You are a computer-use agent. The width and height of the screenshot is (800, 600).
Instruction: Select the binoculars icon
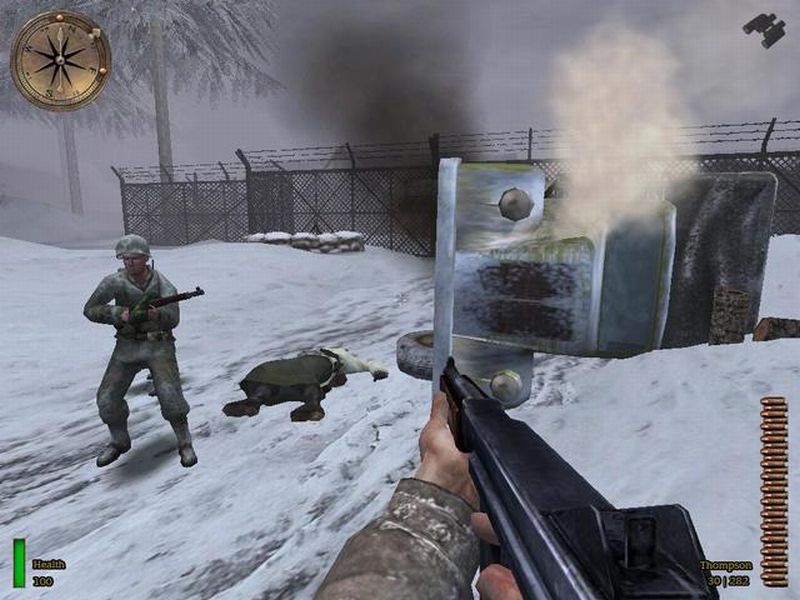[764, 30]
